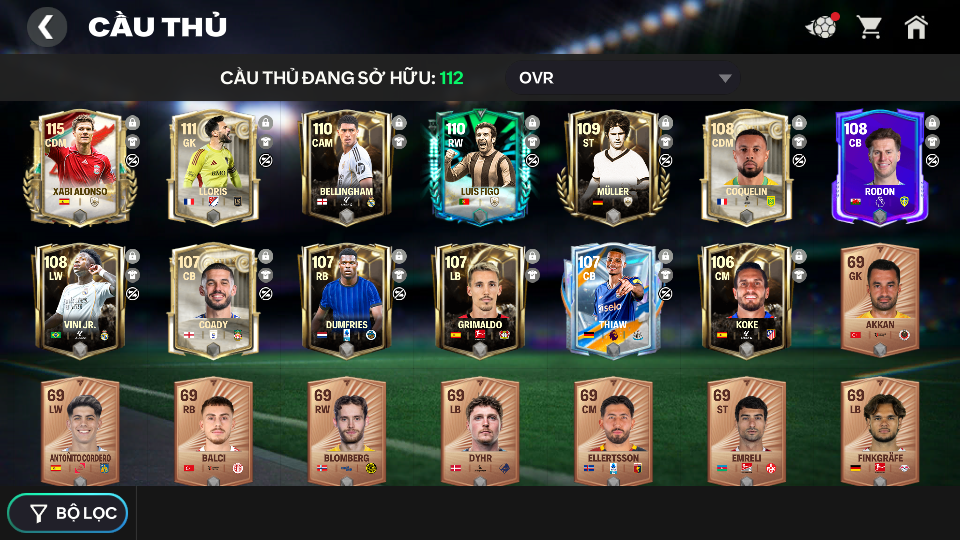This screenshot has height=540, width=960.
Task: Open the shopping cart store
Action: [869, 27]
